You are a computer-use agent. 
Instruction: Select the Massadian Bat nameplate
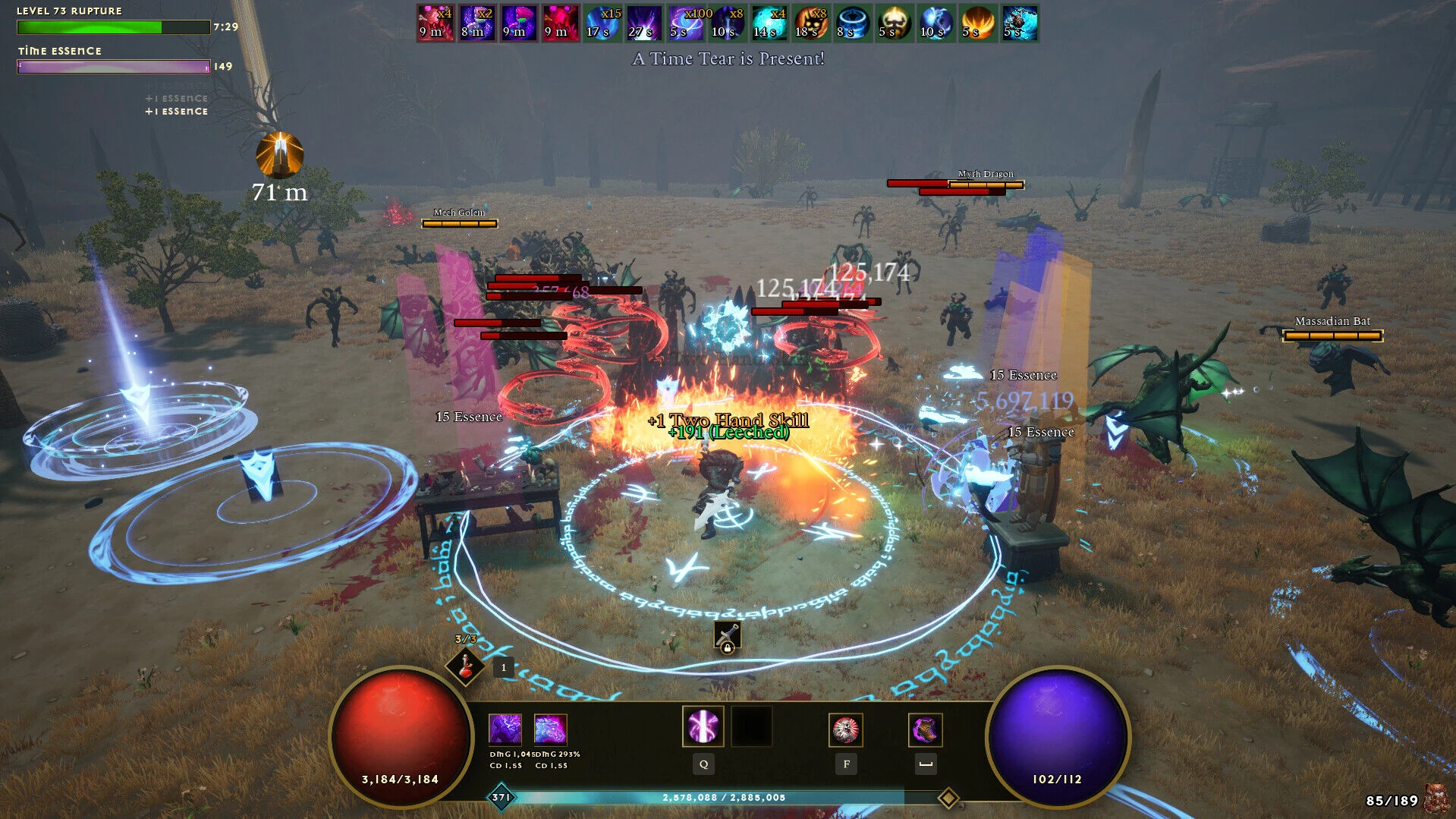(x=1332, y=321)
